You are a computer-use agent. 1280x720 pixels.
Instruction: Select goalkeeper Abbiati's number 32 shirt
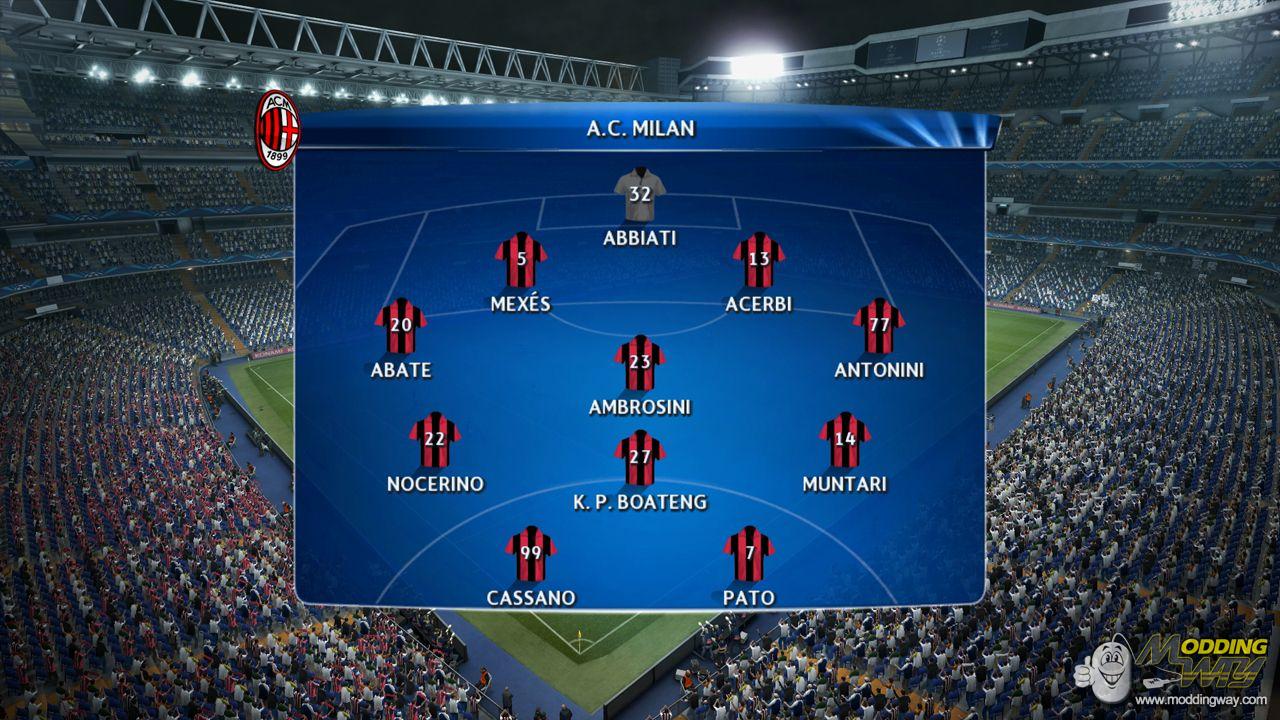point(640,195)
